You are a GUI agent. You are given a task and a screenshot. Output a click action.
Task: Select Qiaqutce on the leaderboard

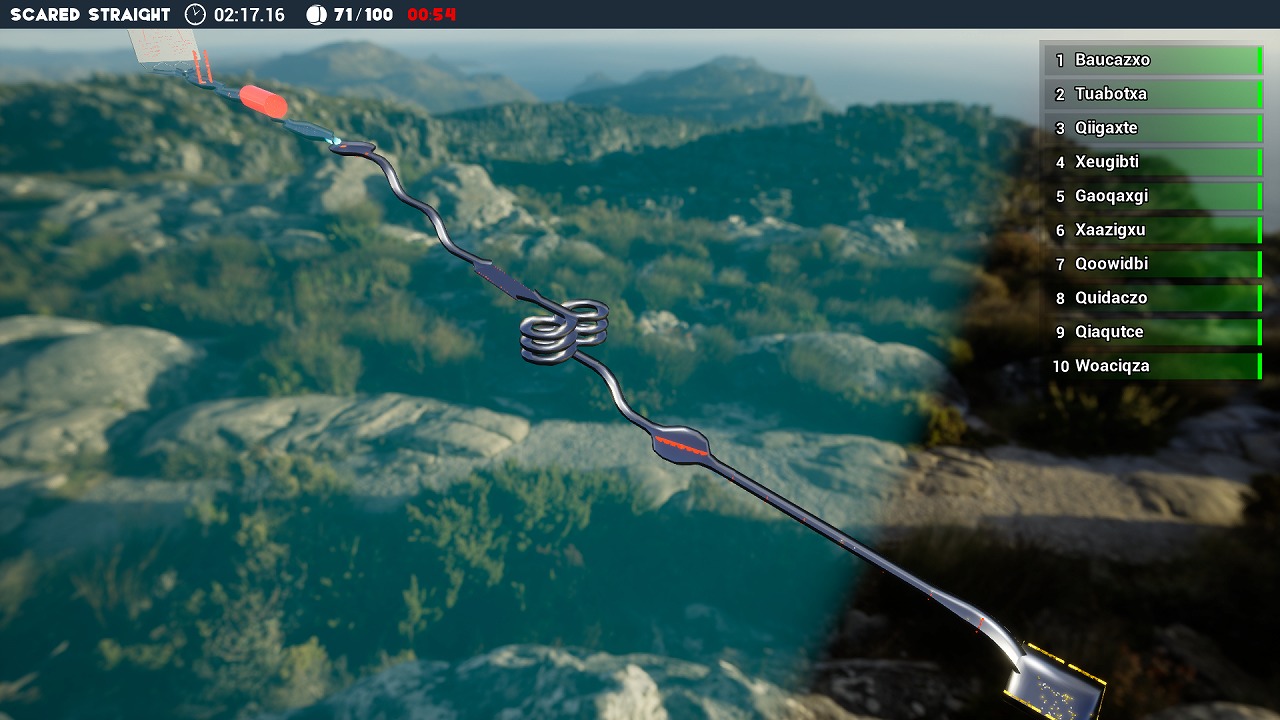[1152, 332]
